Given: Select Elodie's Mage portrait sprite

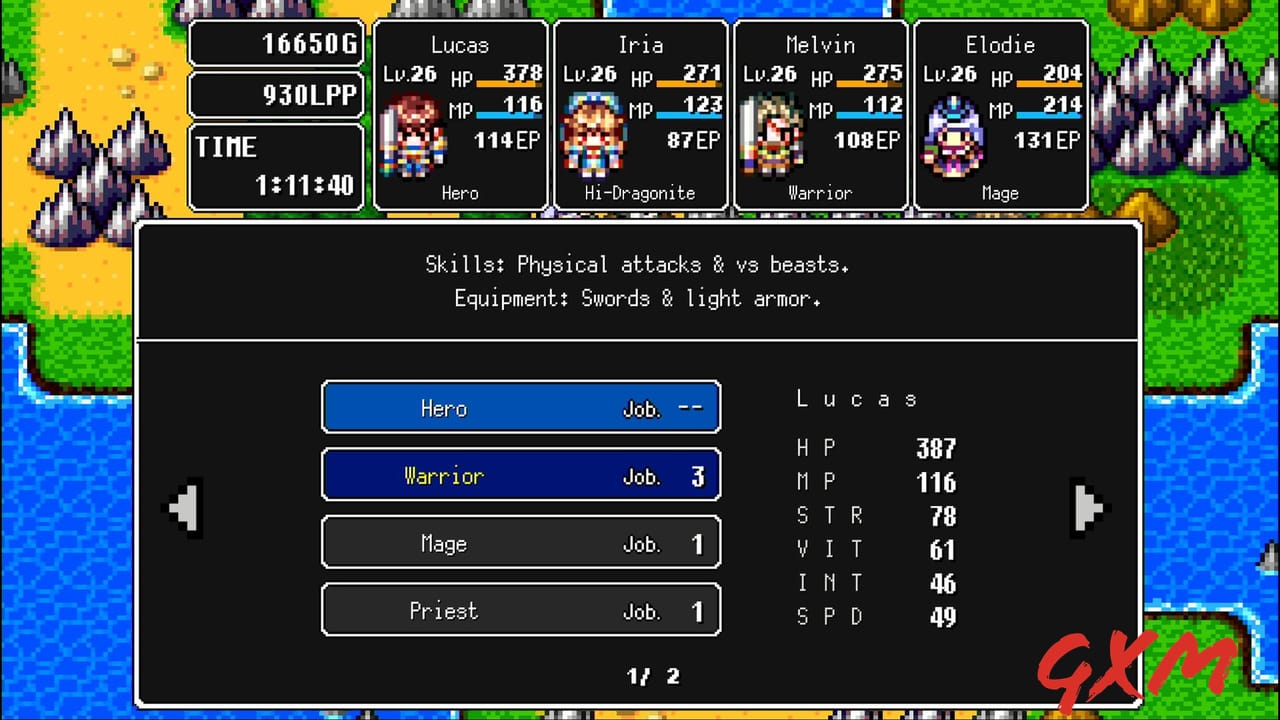Looking at the screenshot, I should (x=953, y=135).
